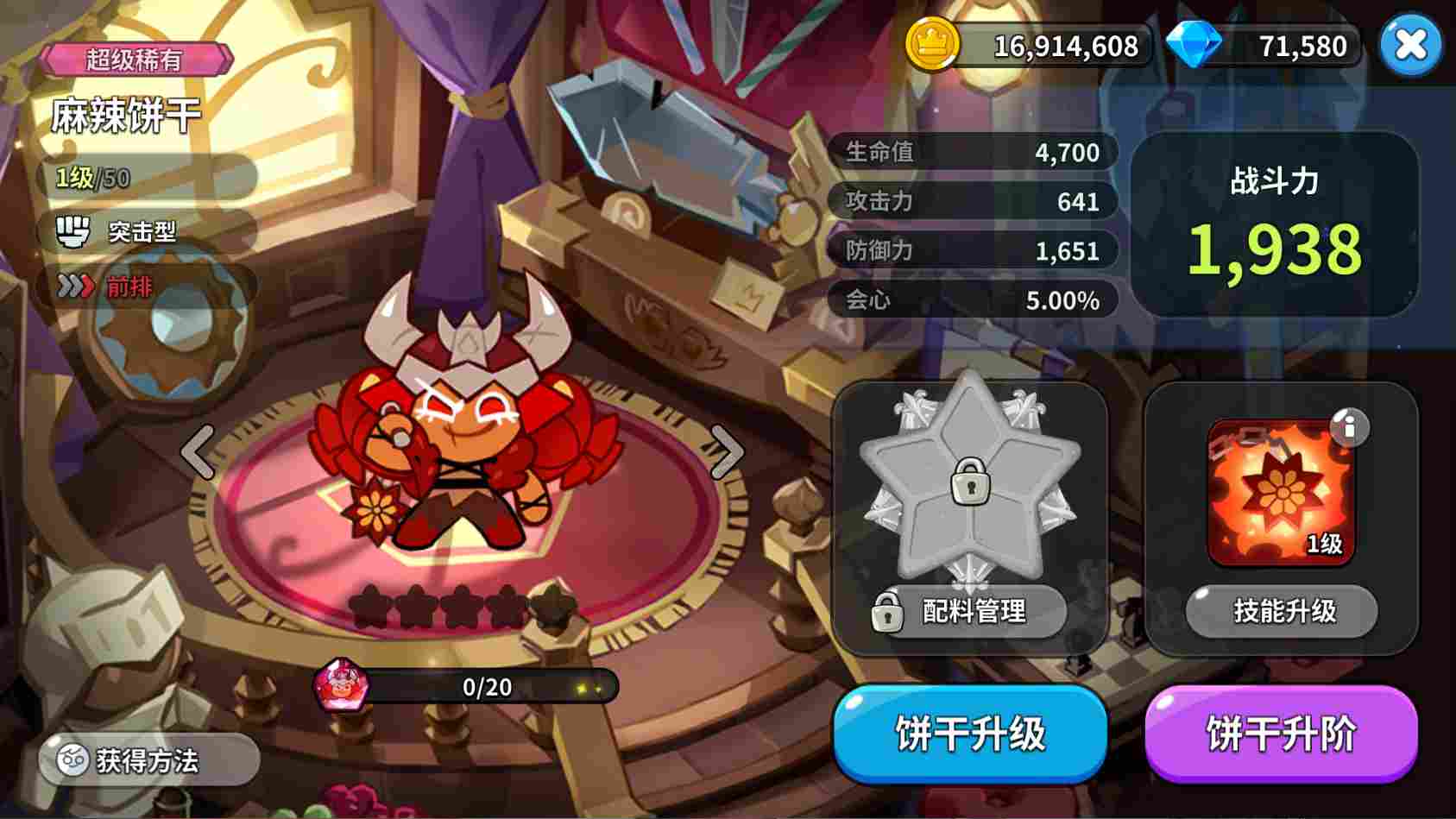Open 配料管理 toppings management
Viewport: 1456px width, 819px height.
[x=968, y=613]
